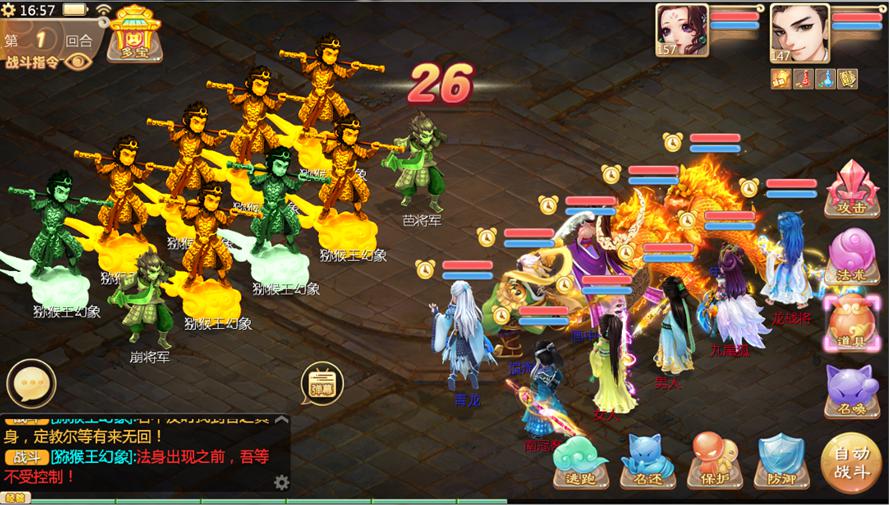The height and width of the screenshot is (505, 890).
Task: Open the speech bubble chat button
Action: (x=30, y=384)
